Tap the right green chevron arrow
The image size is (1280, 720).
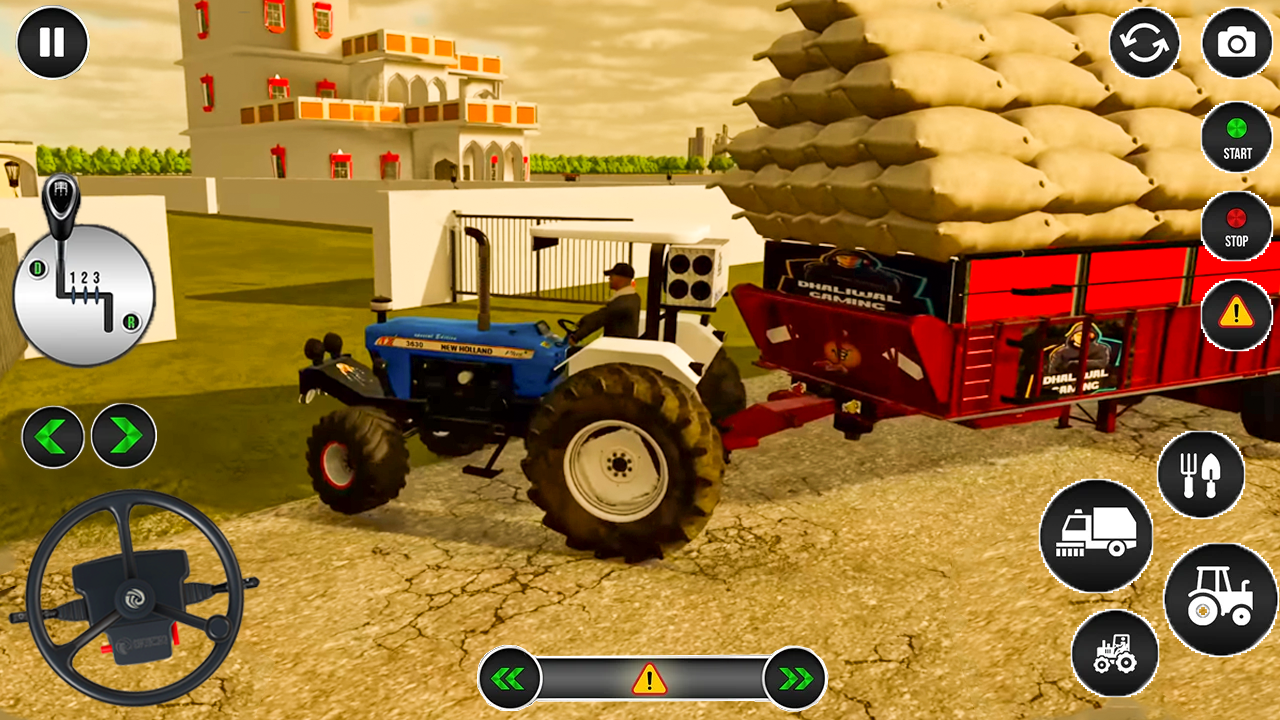[x=122, y=435]
